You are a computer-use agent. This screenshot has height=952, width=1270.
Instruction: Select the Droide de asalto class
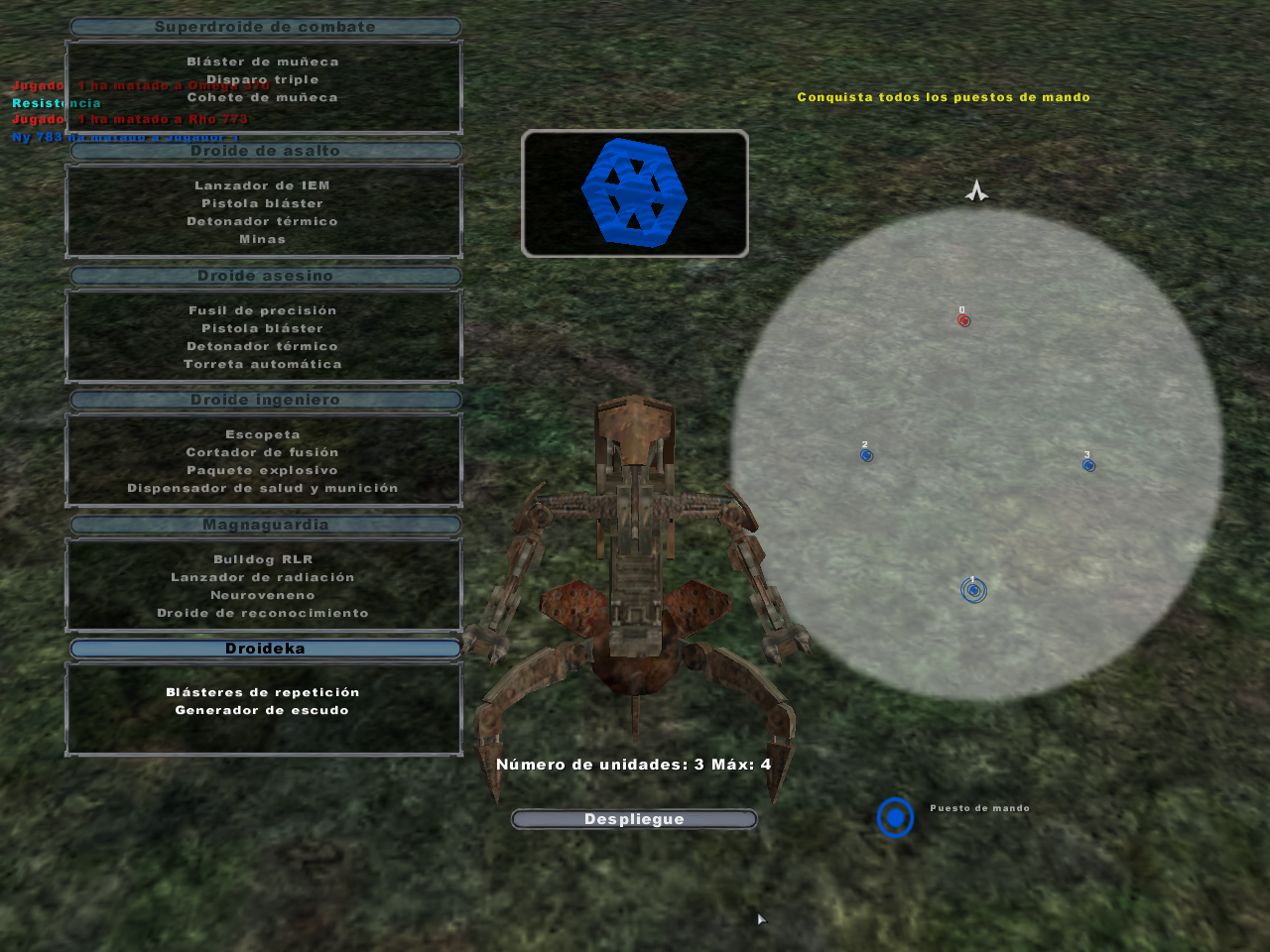coord(263,152)
